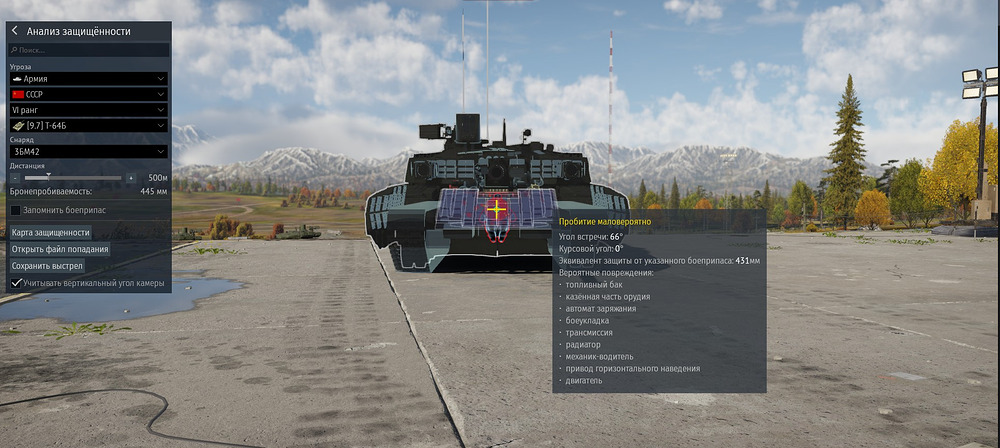Screen dimensions: 1000x448
Task: Increase distance with the plus button
Action: 130,178
